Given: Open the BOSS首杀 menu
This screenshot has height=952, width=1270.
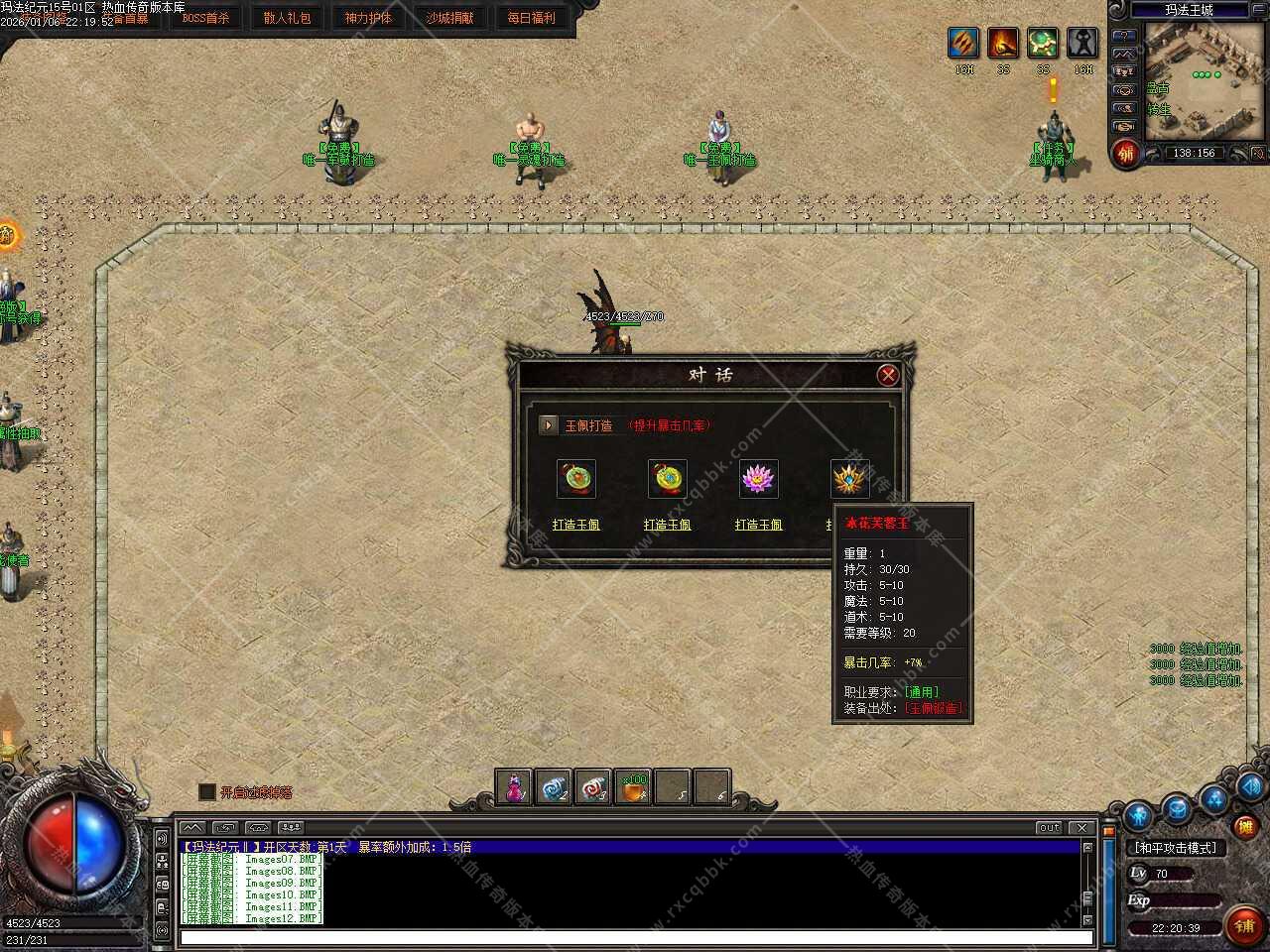Looking at the screenshot, I should pos(205,18).
